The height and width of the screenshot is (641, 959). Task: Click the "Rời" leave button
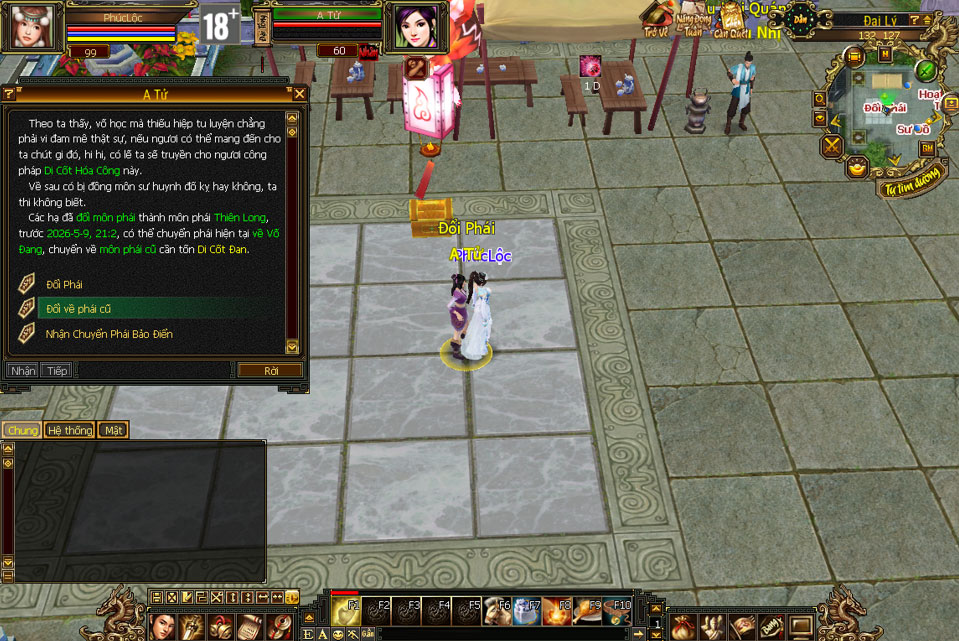click(x=270, y=370)
